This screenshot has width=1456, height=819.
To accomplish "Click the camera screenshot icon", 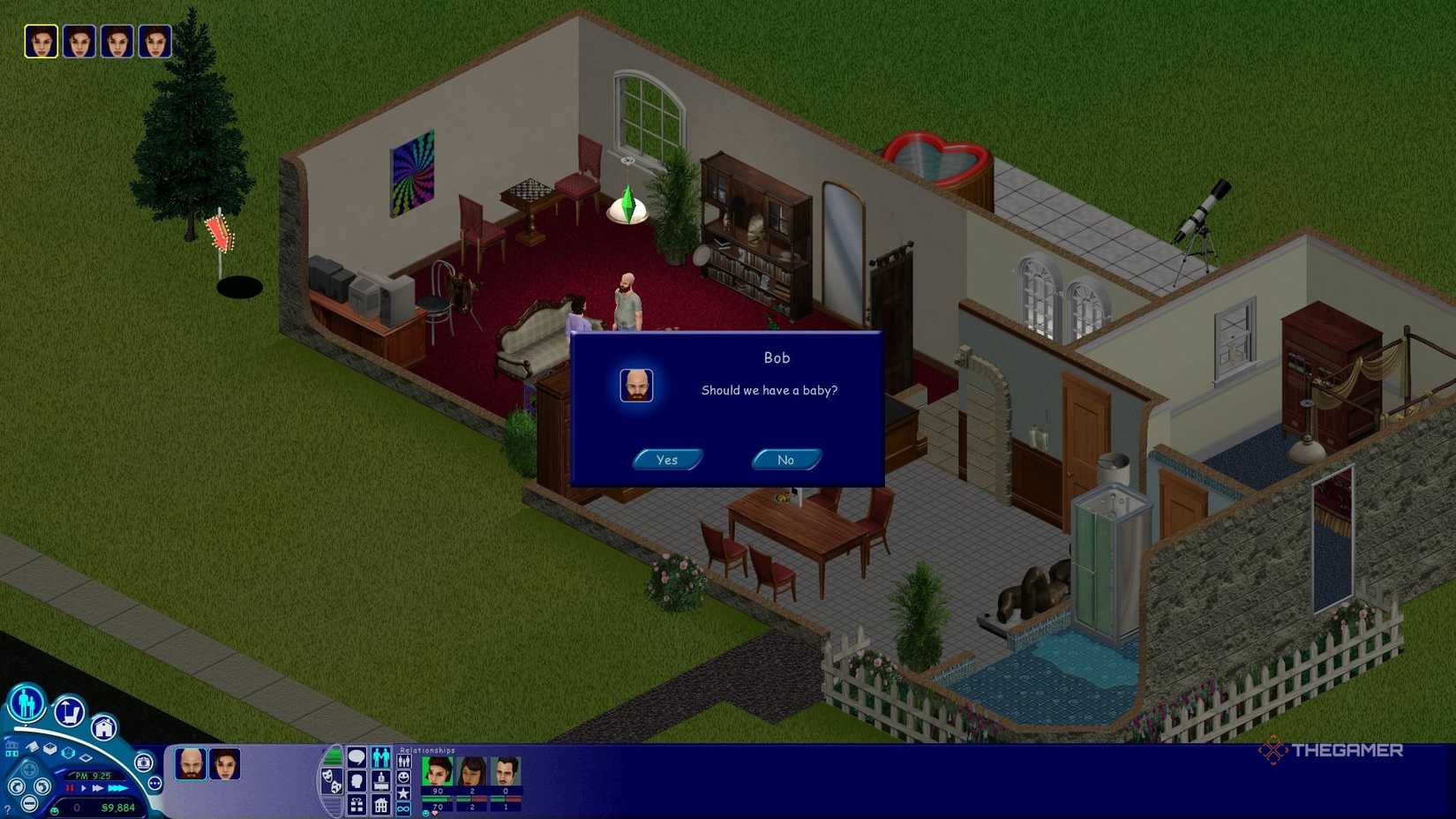I will click(x=142, y=763).
